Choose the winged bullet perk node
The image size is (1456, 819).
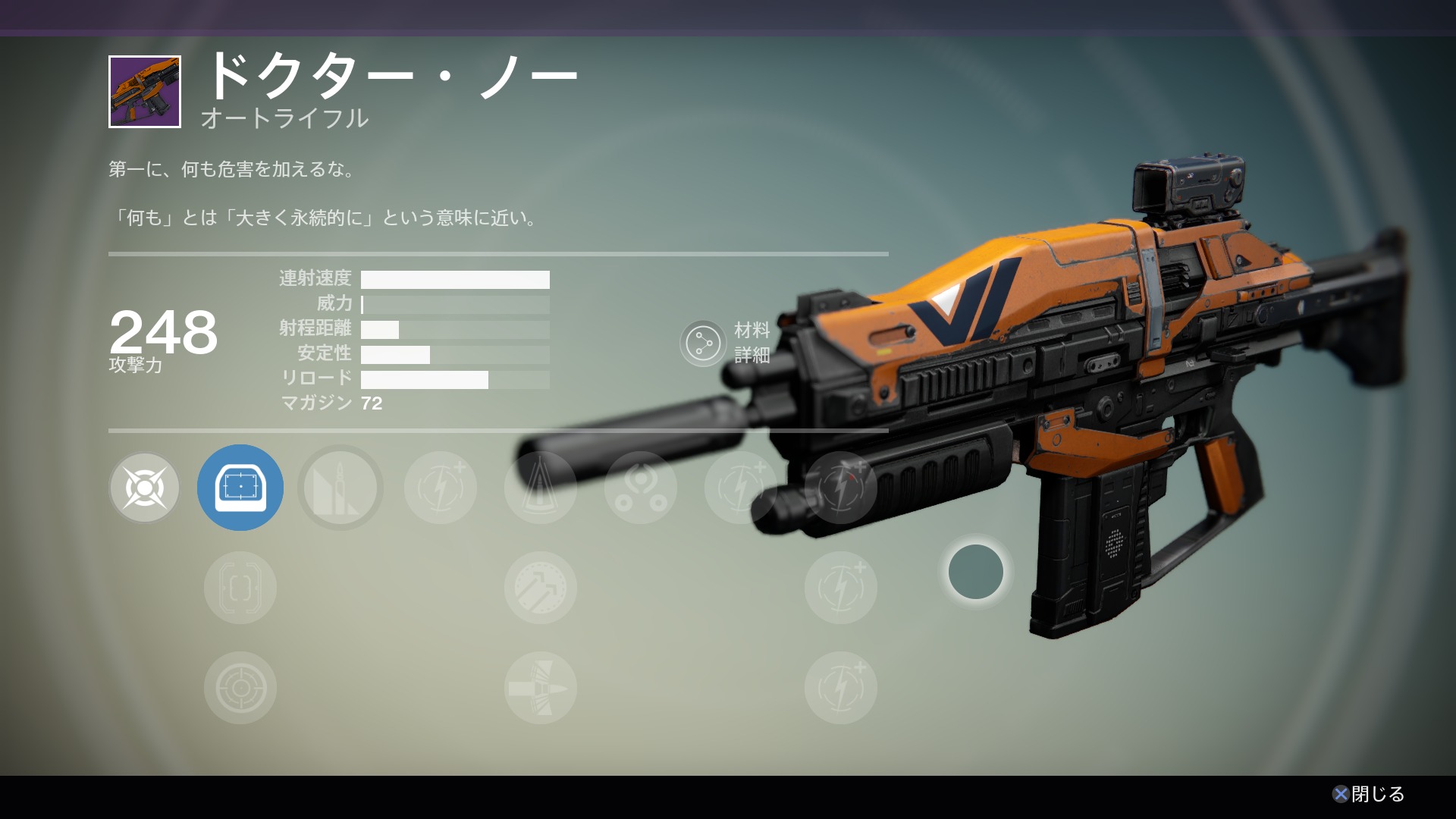(x=541, y=688)
